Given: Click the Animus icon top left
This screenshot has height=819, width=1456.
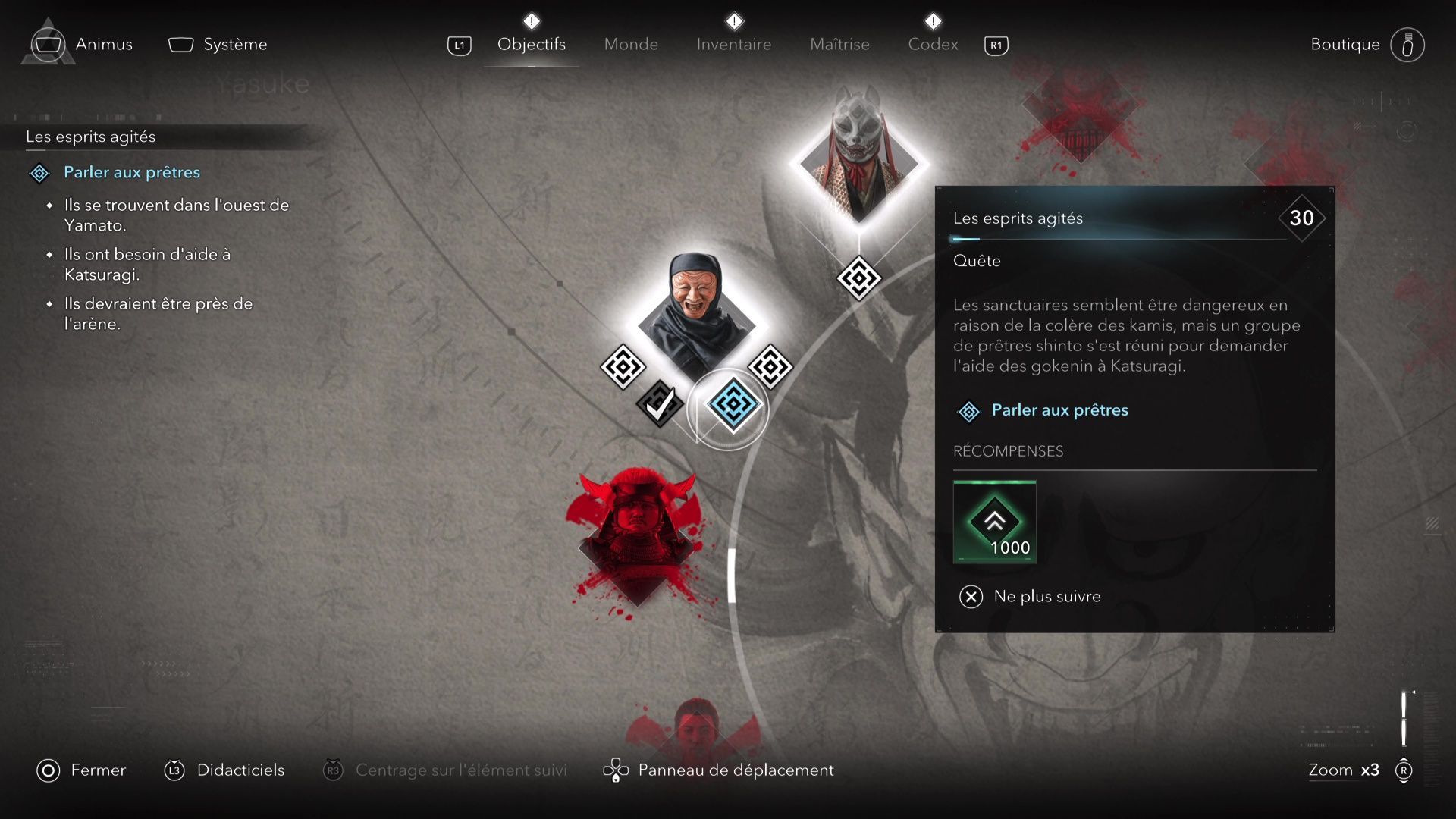Looking at the screenshot, I should (48, 44).
